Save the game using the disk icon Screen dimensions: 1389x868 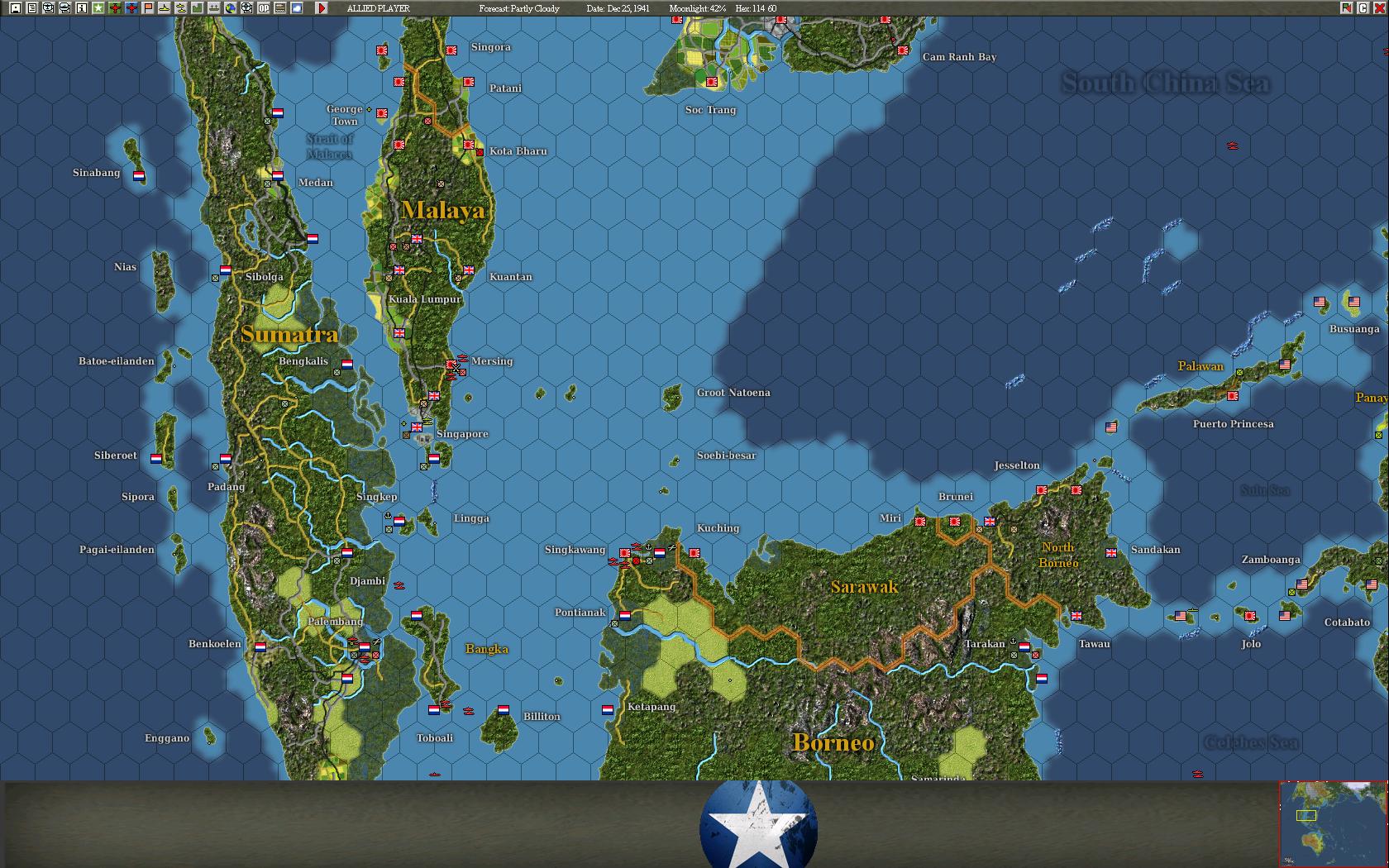click(x=15, y=8)
